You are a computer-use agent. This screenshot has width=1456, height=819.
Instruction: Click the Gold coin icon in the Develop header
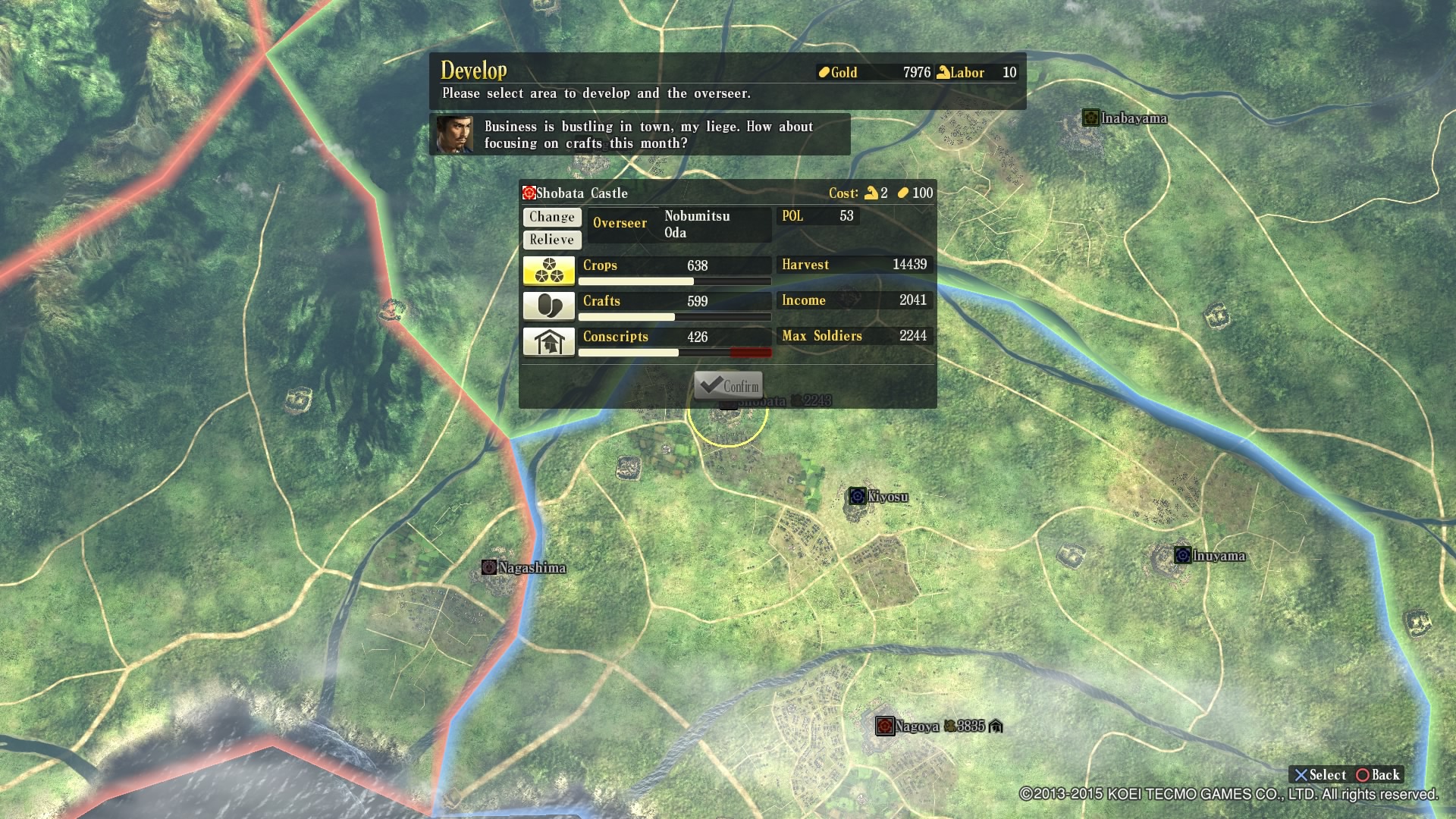click(x=824, y=72)
